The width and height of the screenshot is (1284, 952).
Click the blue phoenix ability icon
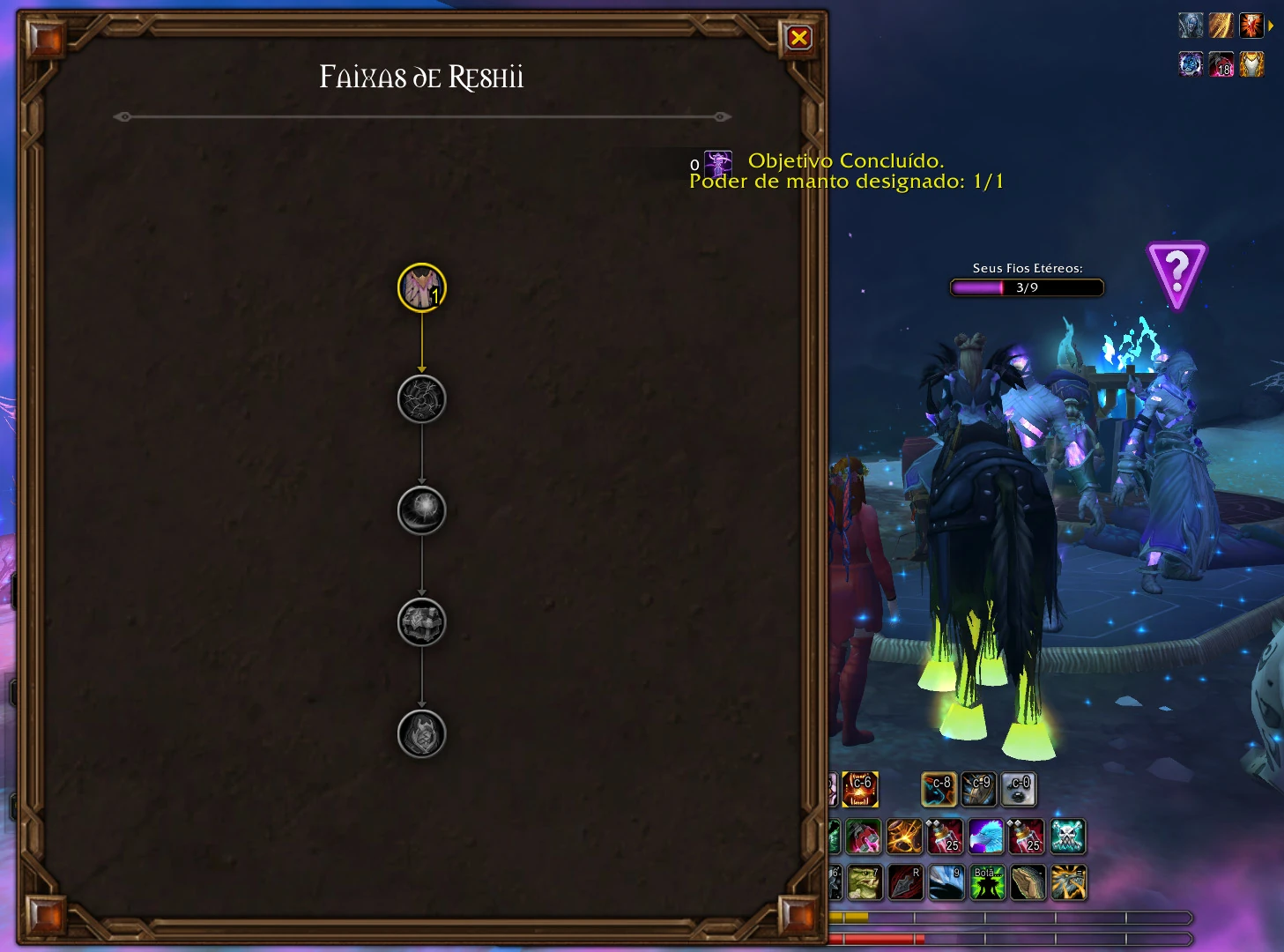coord(986,837)
